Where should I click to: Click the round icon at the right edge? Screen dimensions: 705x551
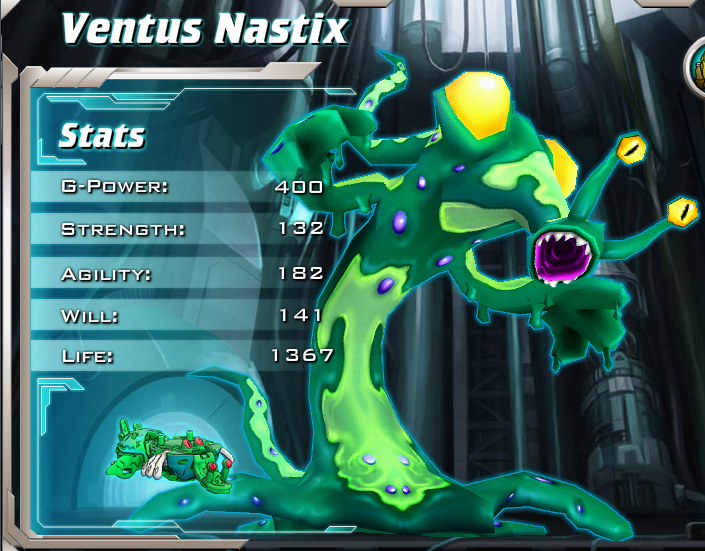pos(696,67)
